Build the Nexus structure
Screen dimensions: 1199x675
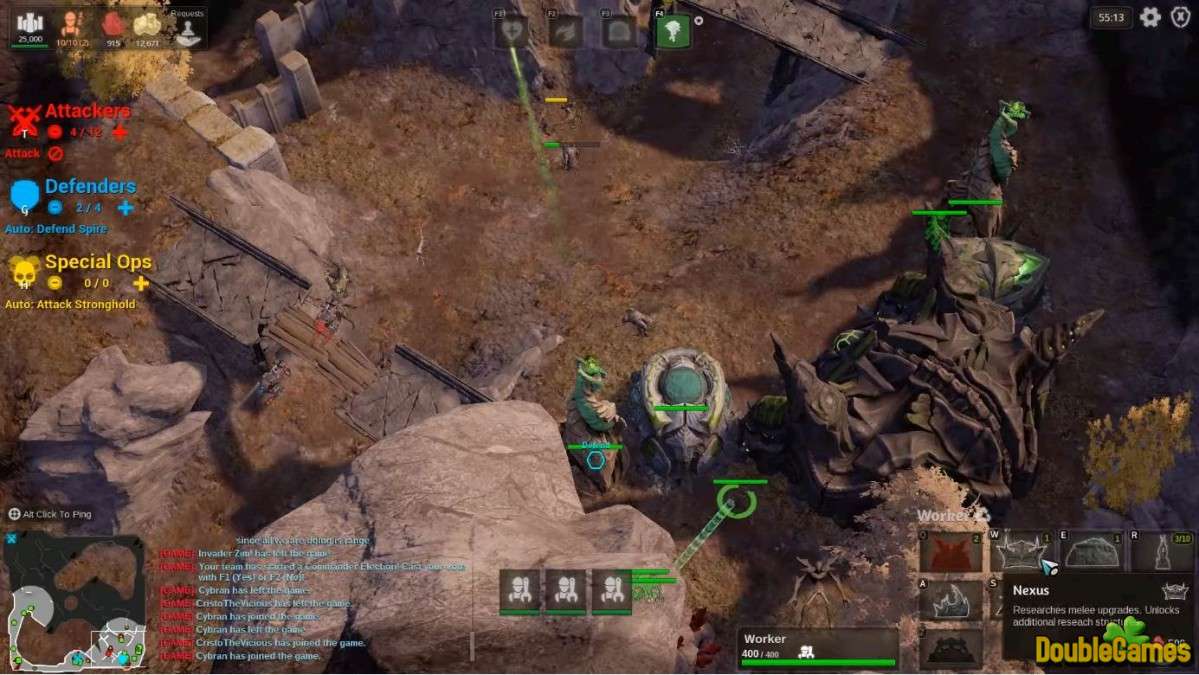[1023, 552]
